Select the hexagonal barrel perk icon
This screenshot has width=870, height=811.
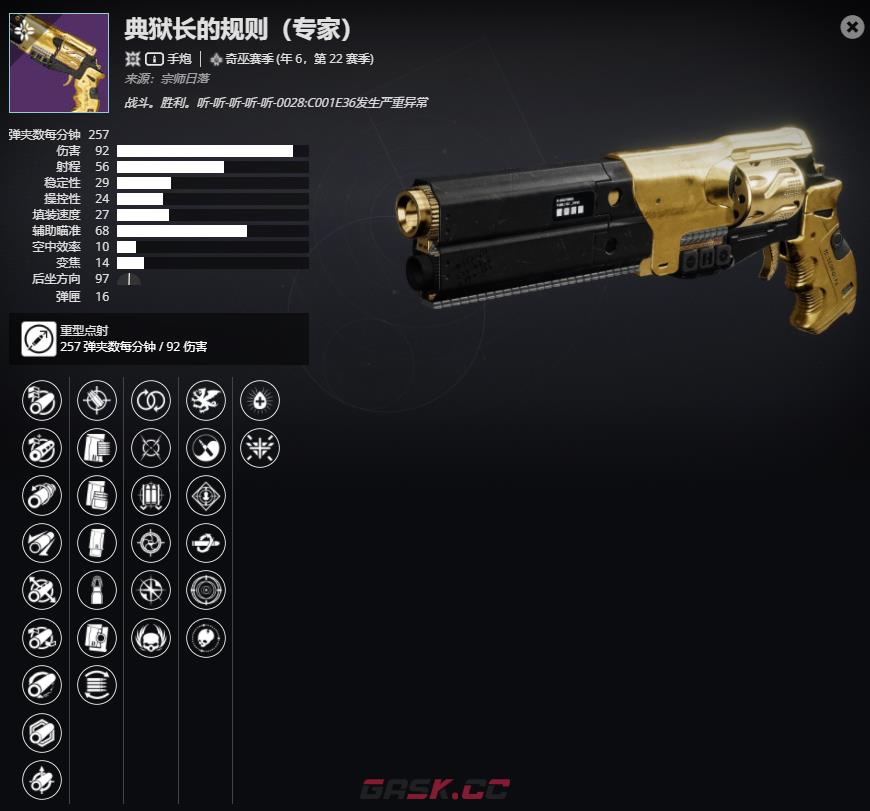42,731
